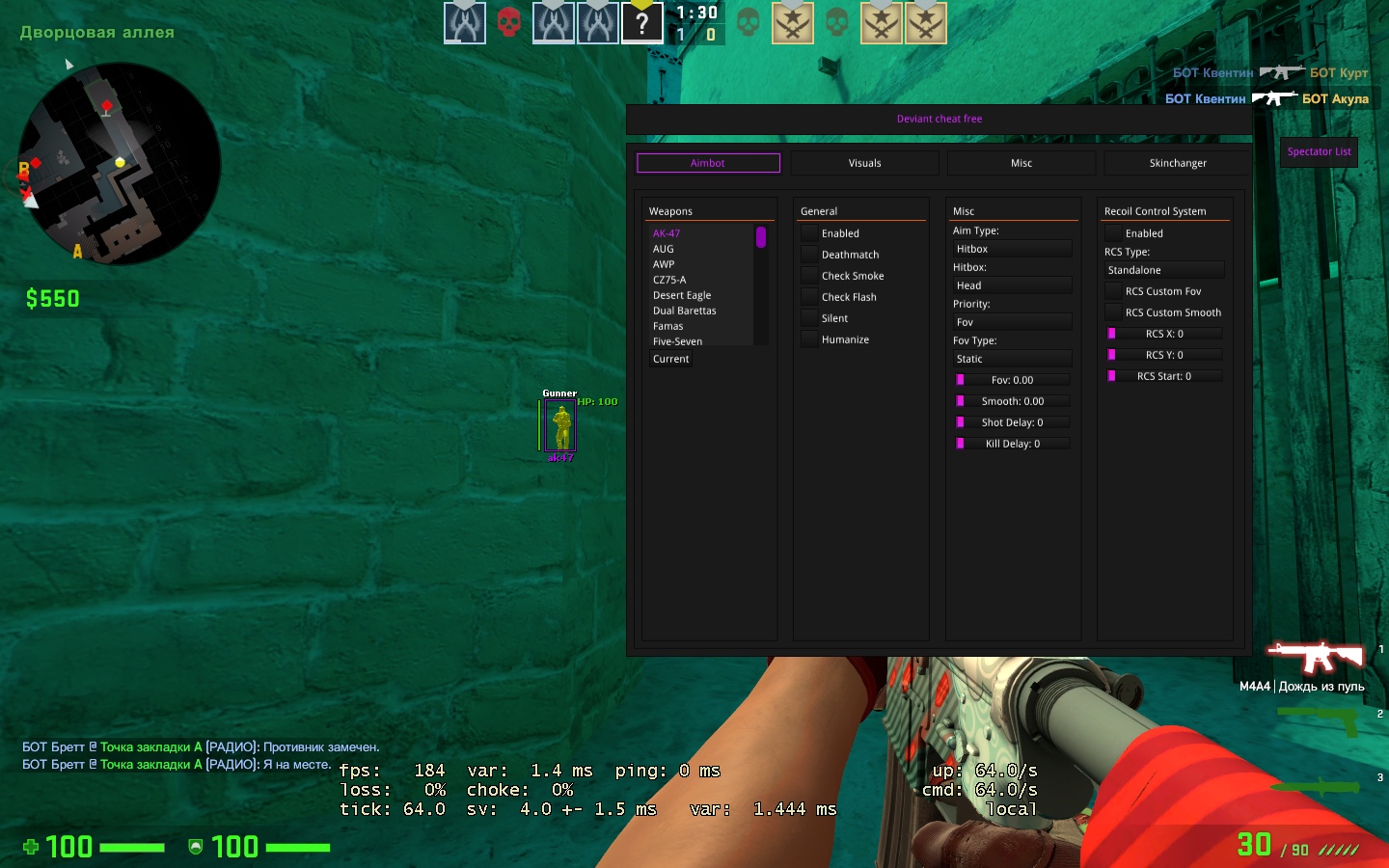Turn on the Silent checkbox
The height and width of the screenshot is (868, 1389).
click(810, 318)
